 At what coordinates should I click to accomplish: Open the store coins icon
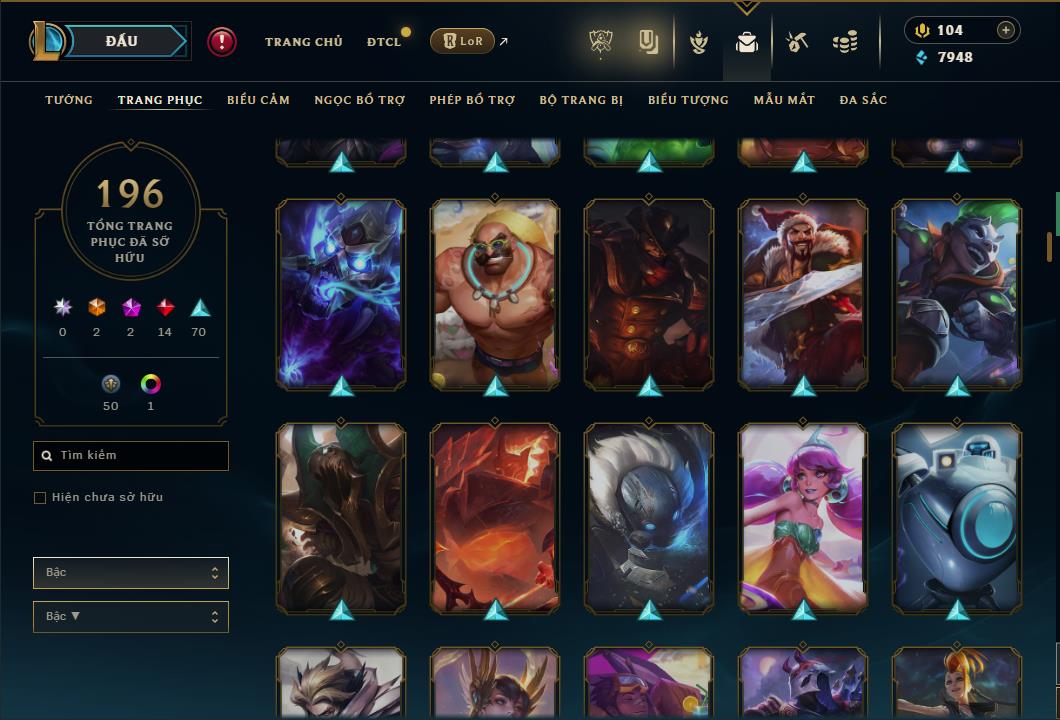pos(845,42)
